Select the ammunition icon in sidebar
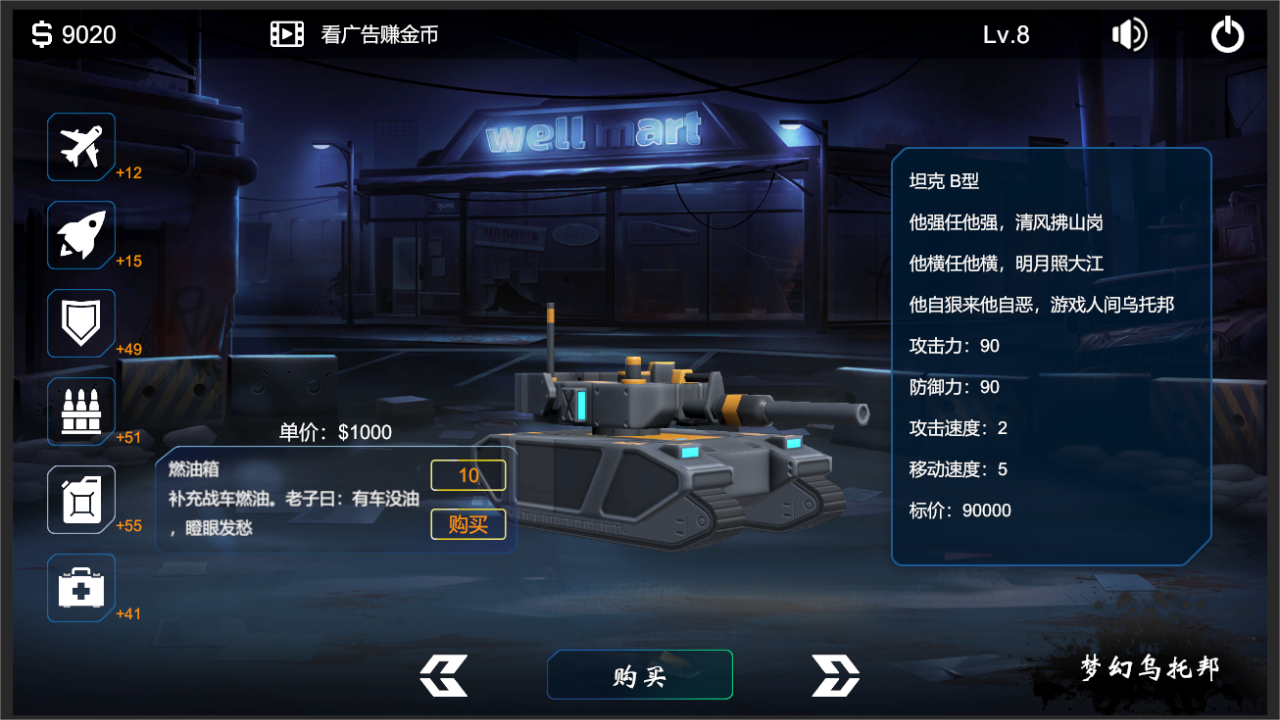The width and height of the screenshot is (1280, 720). pos(81,410)
